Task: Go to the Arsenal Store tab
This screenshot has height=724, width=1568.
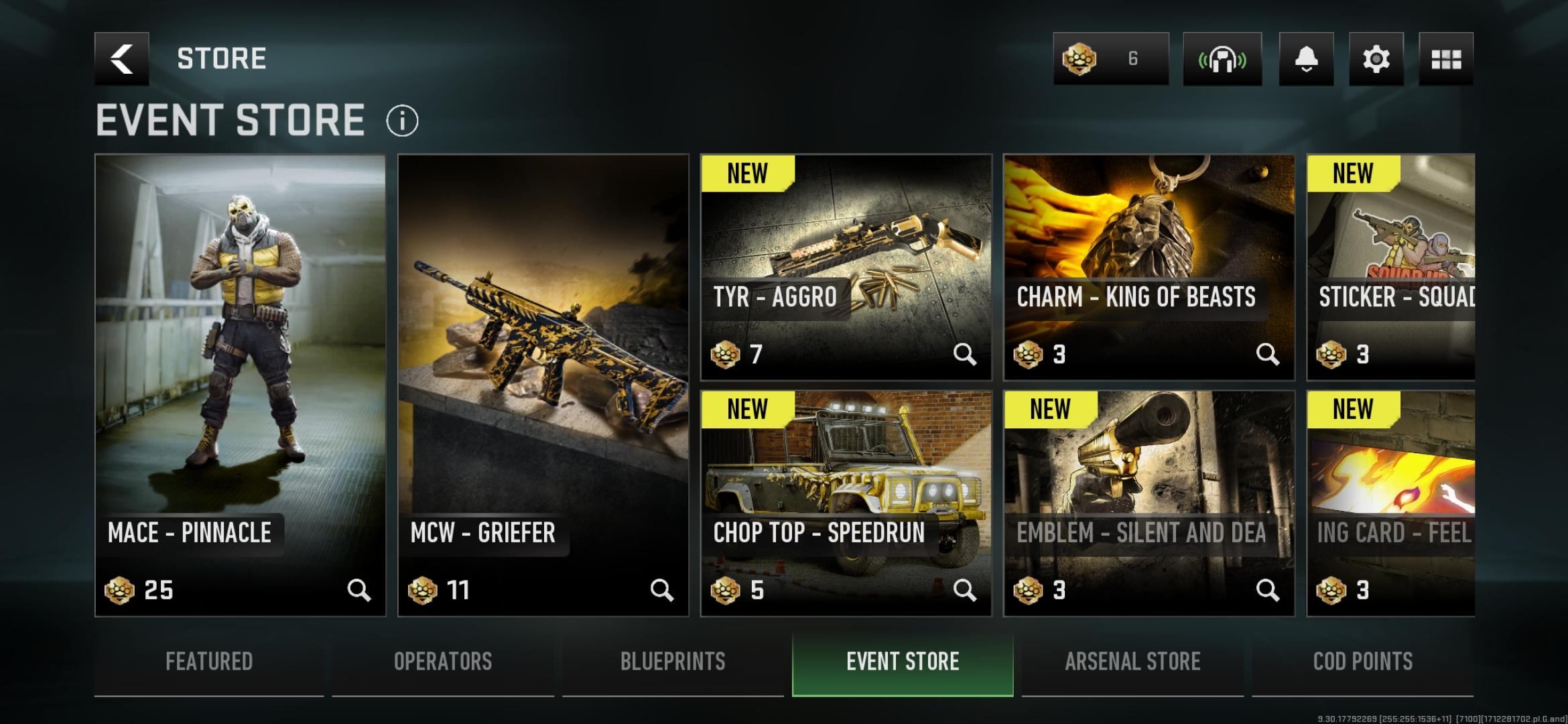Action: point(1132,662)
